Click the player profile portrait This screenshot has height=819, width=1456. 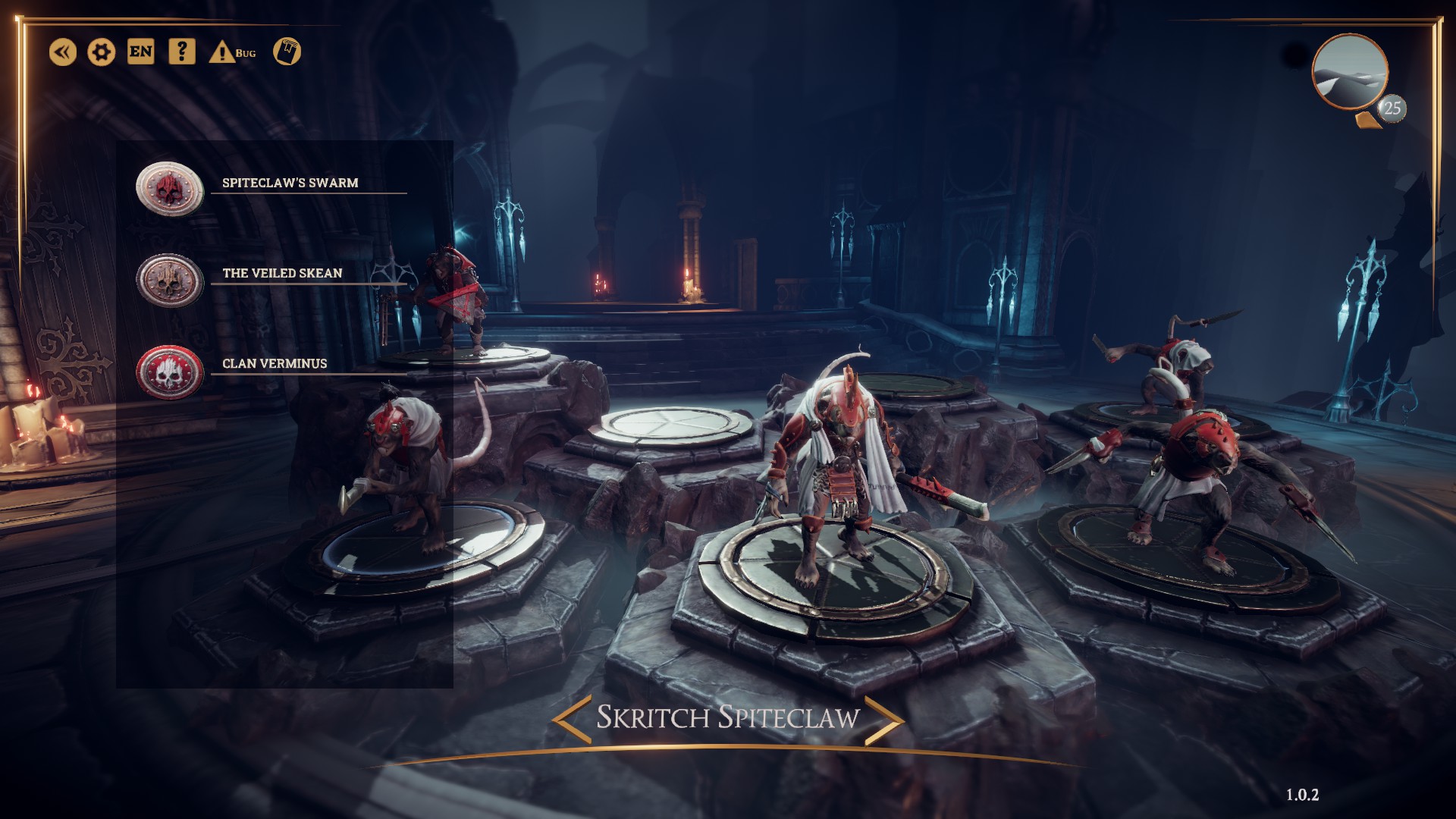(1350, 74)
